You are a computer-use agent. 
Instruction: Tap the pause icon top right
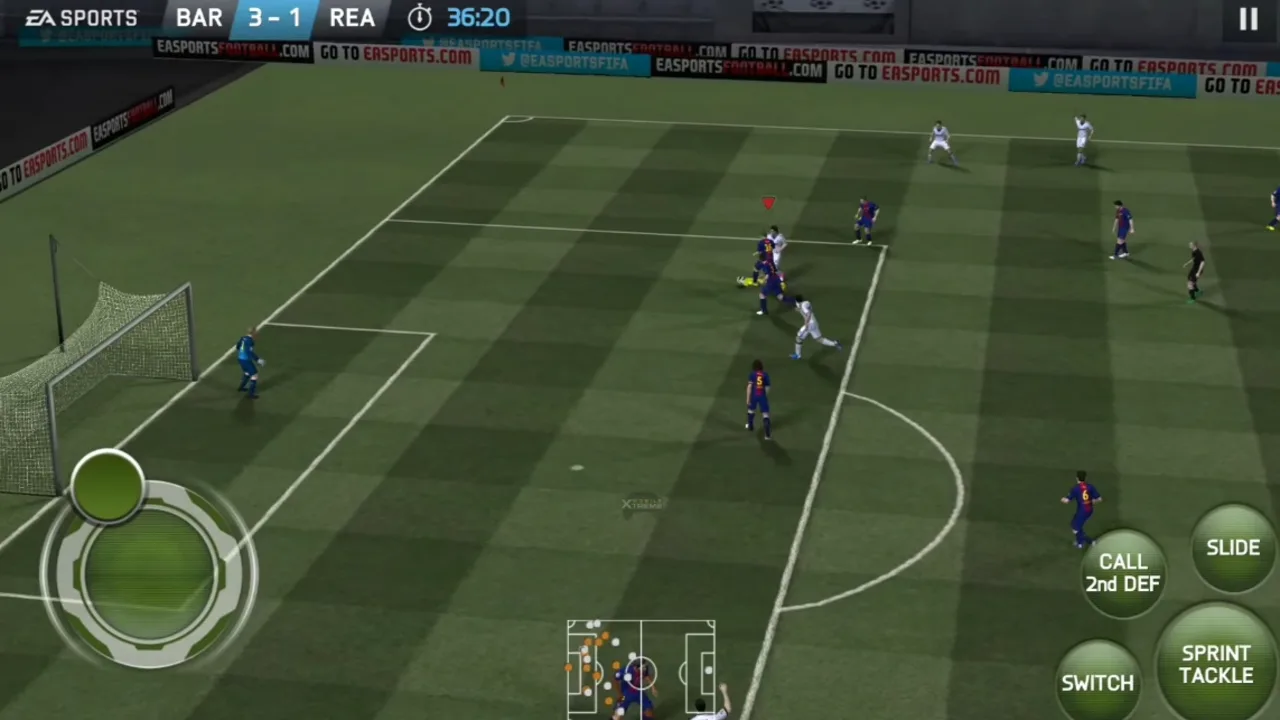(1248, 18)
